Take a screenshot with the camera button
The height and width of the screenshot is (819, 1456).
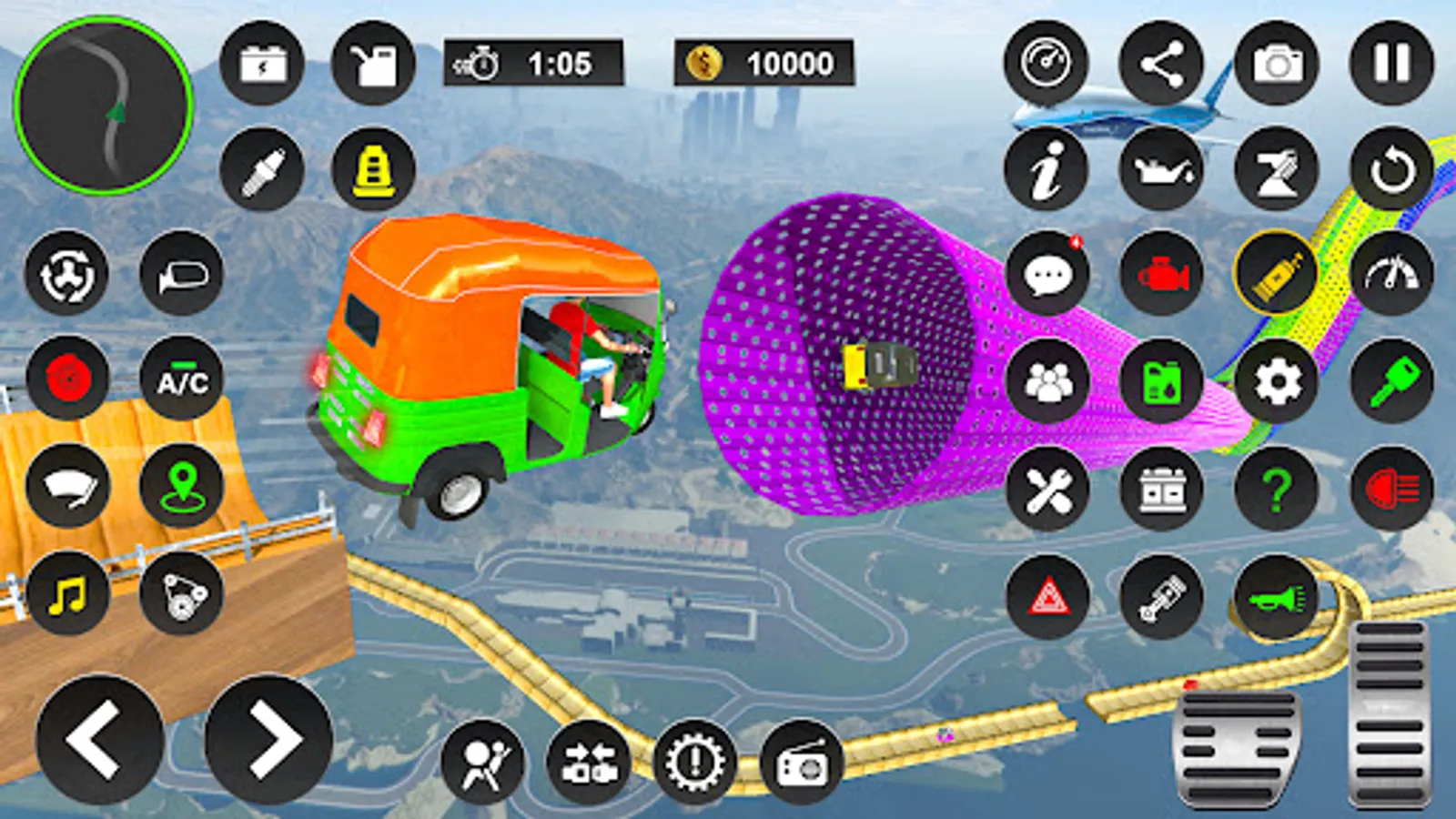(x=1277, y=64)
